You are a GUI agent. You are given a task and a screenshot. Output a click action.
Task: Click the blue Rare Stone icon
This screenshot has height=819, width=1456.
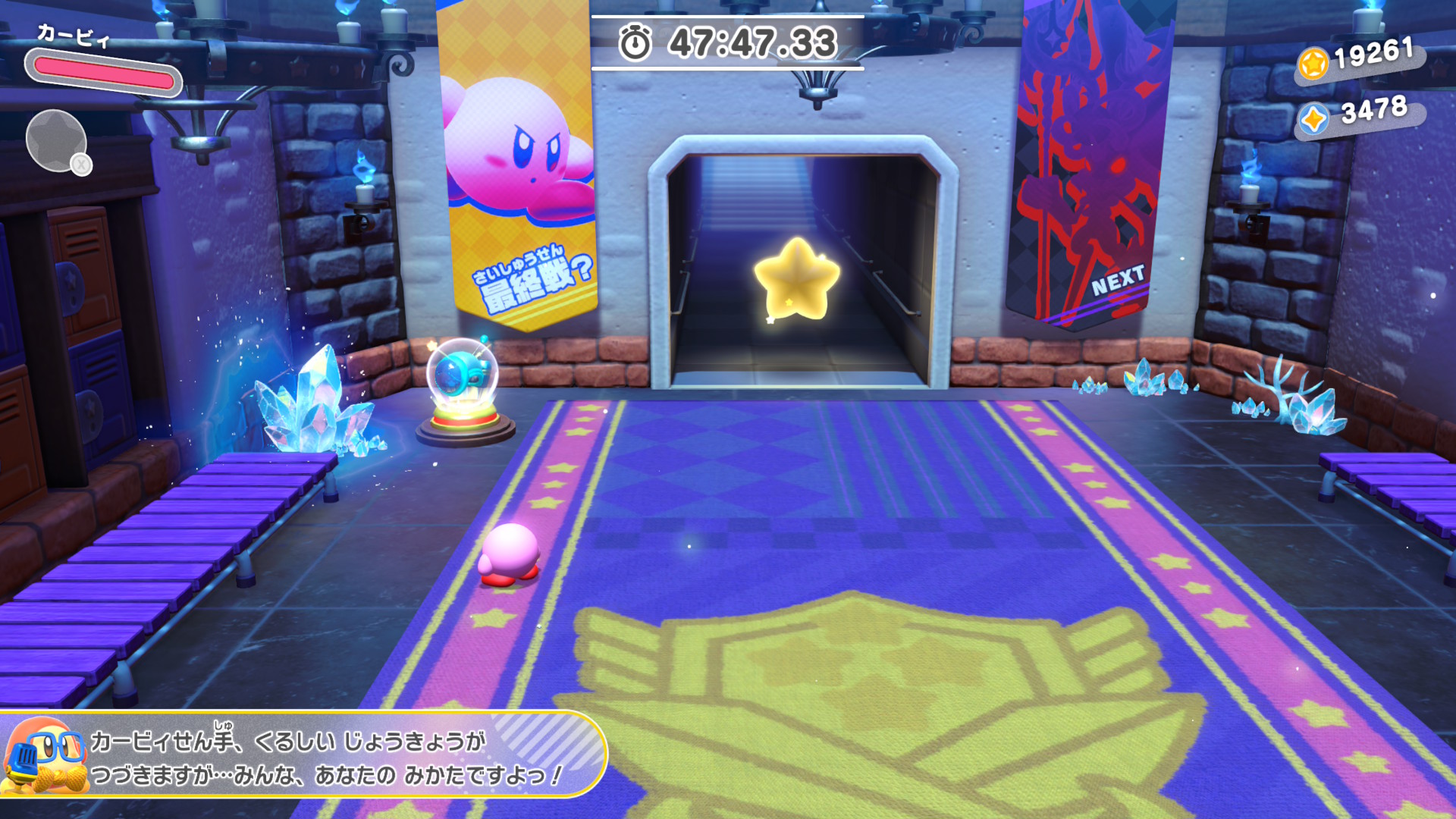point(1314,120)
